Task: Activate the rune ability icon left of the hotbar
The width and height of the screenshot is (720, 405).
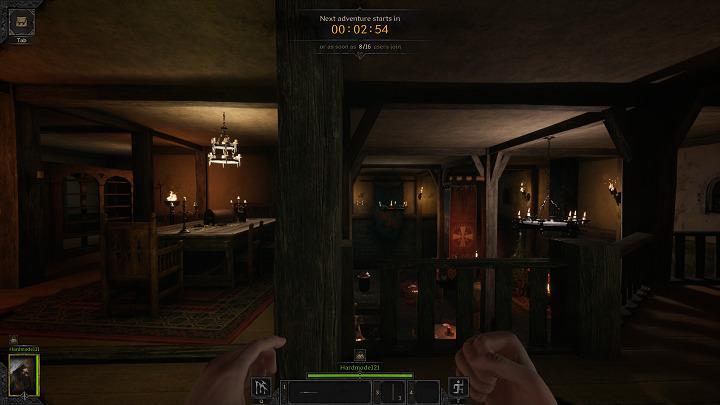Action: pyautogui.click(x=263, y=389)
